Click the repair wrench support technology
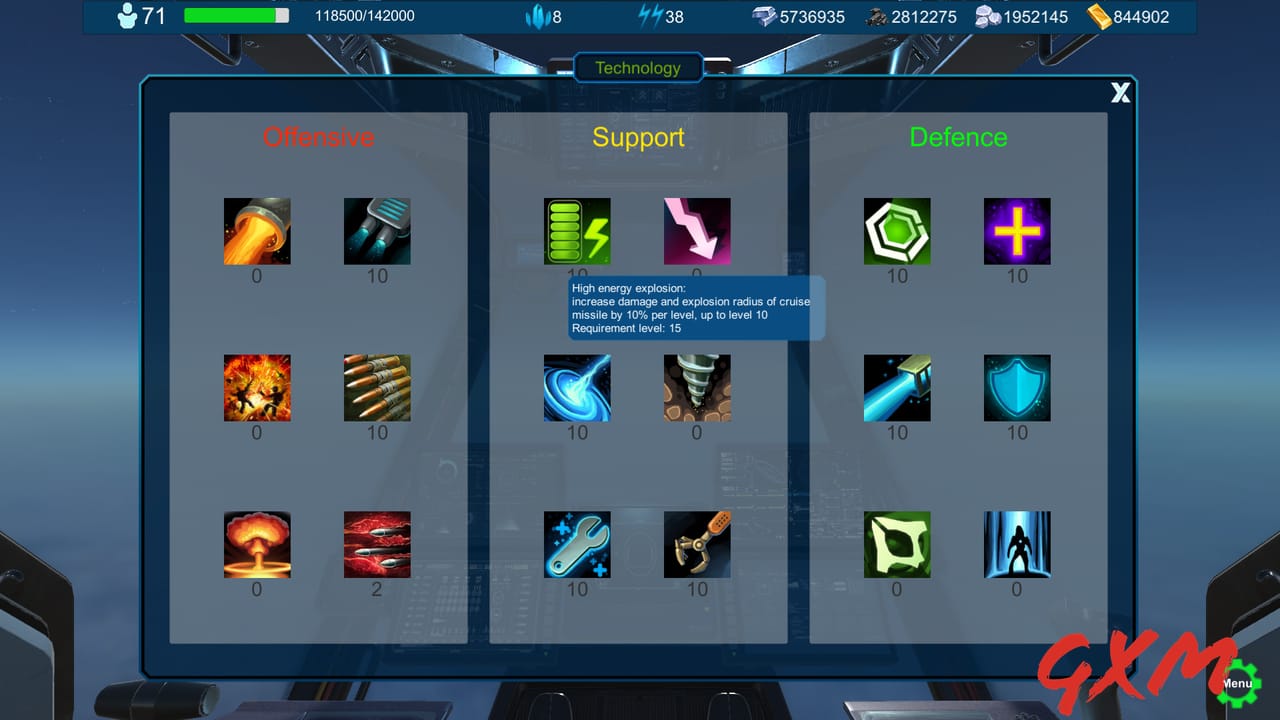This screenshot has width=1280, height=720. [577, 544]
